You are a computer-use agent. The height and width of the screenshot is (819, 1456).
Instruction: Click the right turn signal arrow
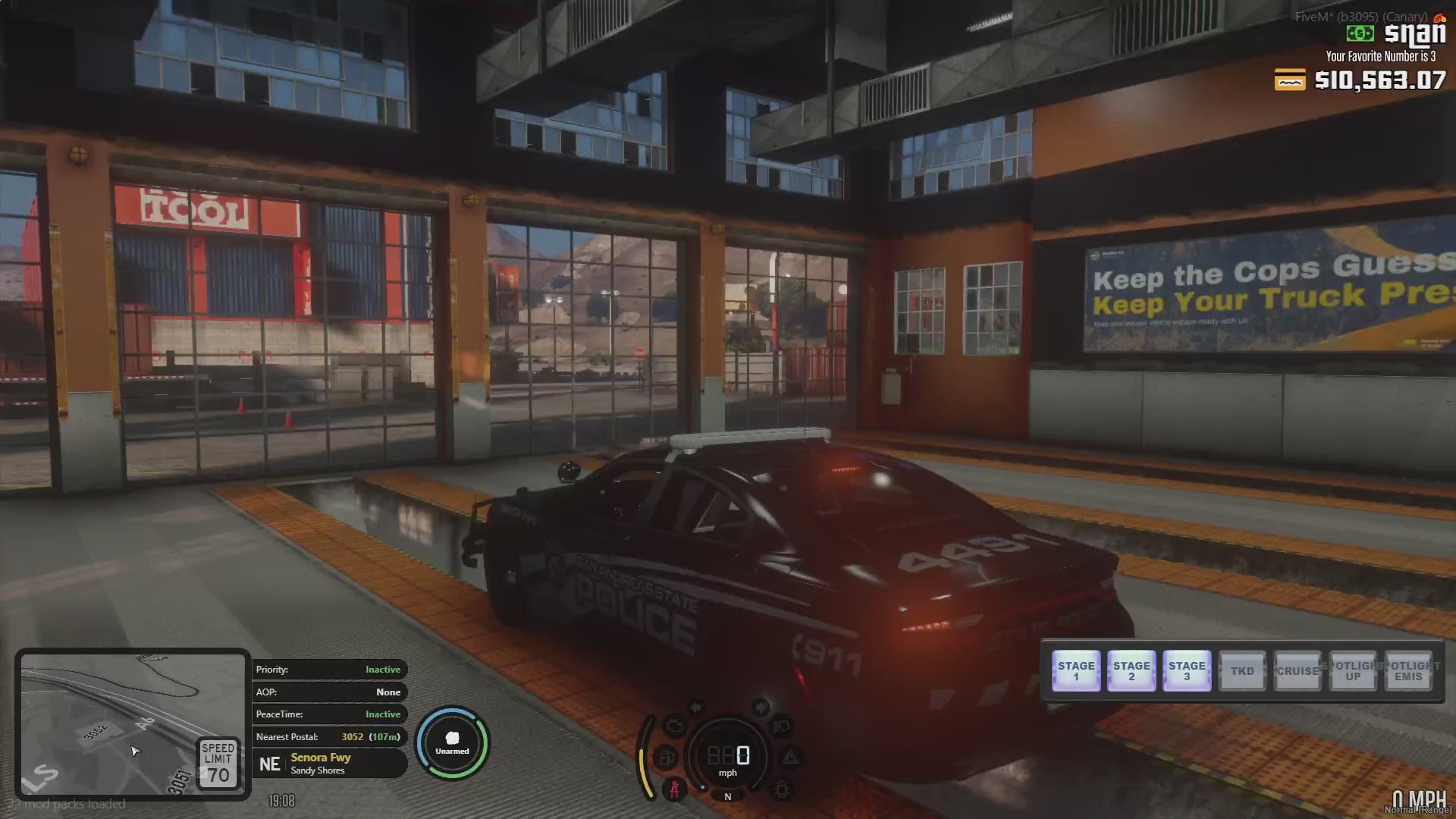point(760,708)
